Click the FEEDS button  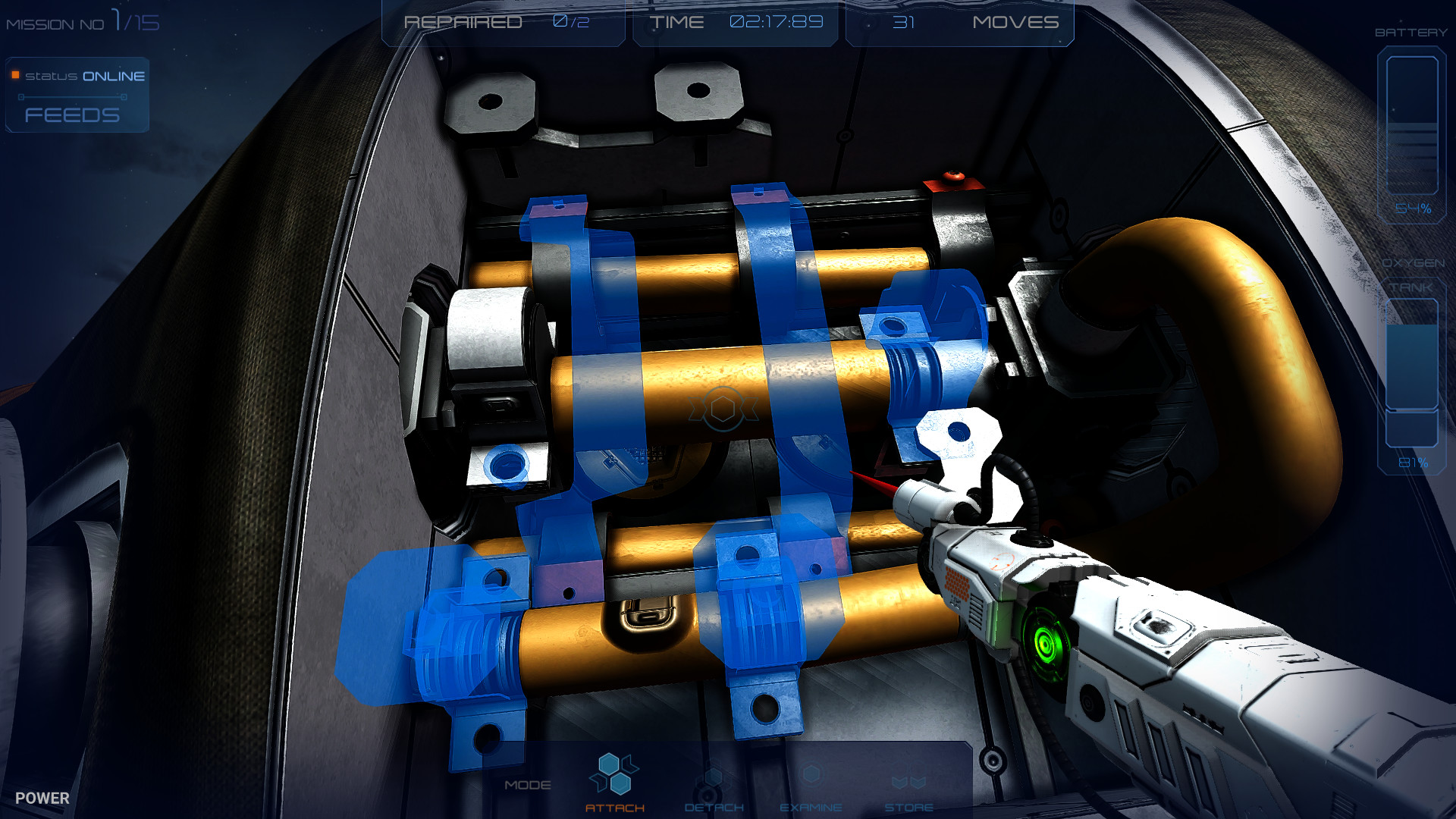pyautogui.click(x=72, y=115)
